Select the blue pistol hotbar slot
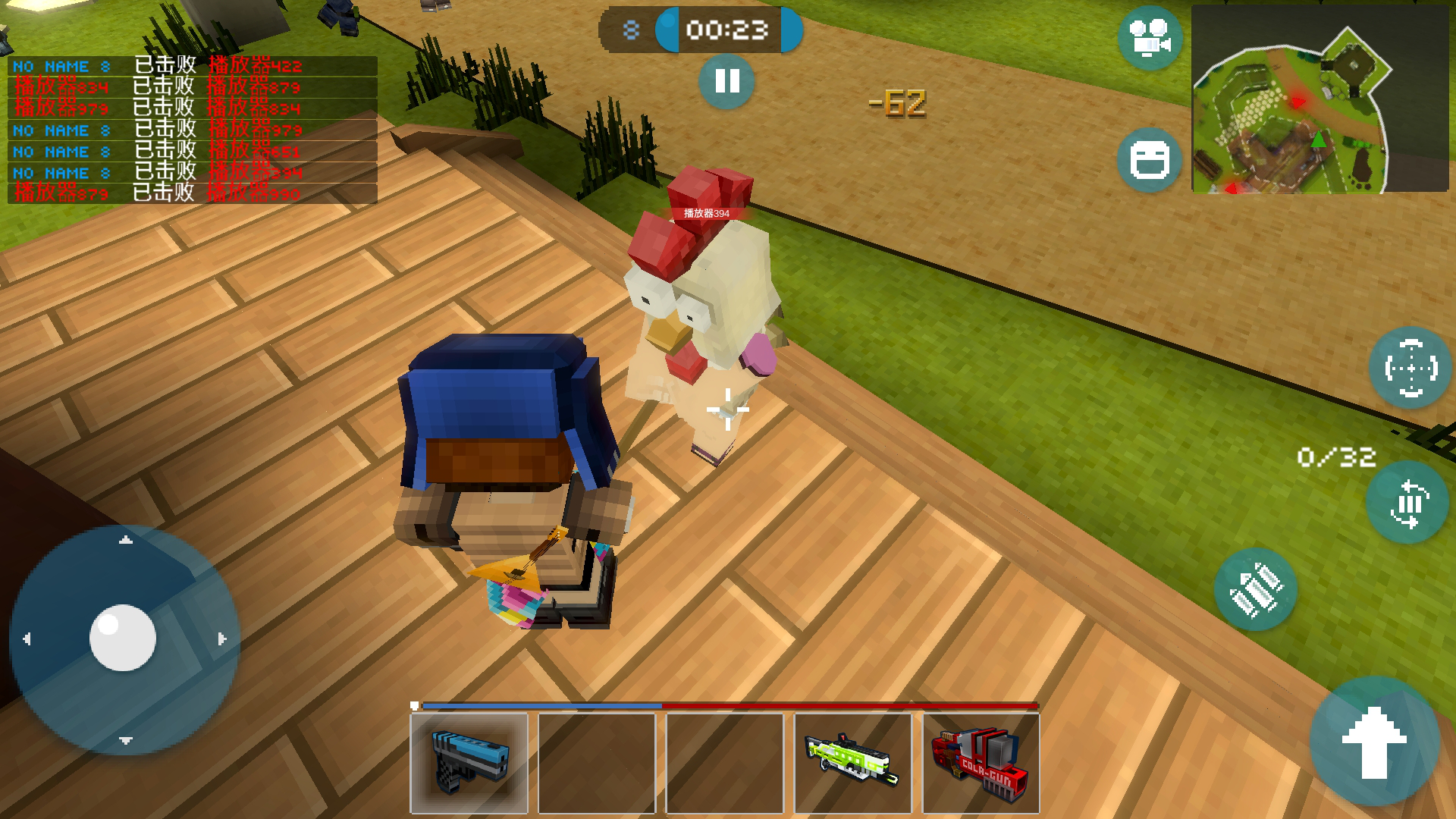Screen dimensions: 1456x819 click(469, 763)
